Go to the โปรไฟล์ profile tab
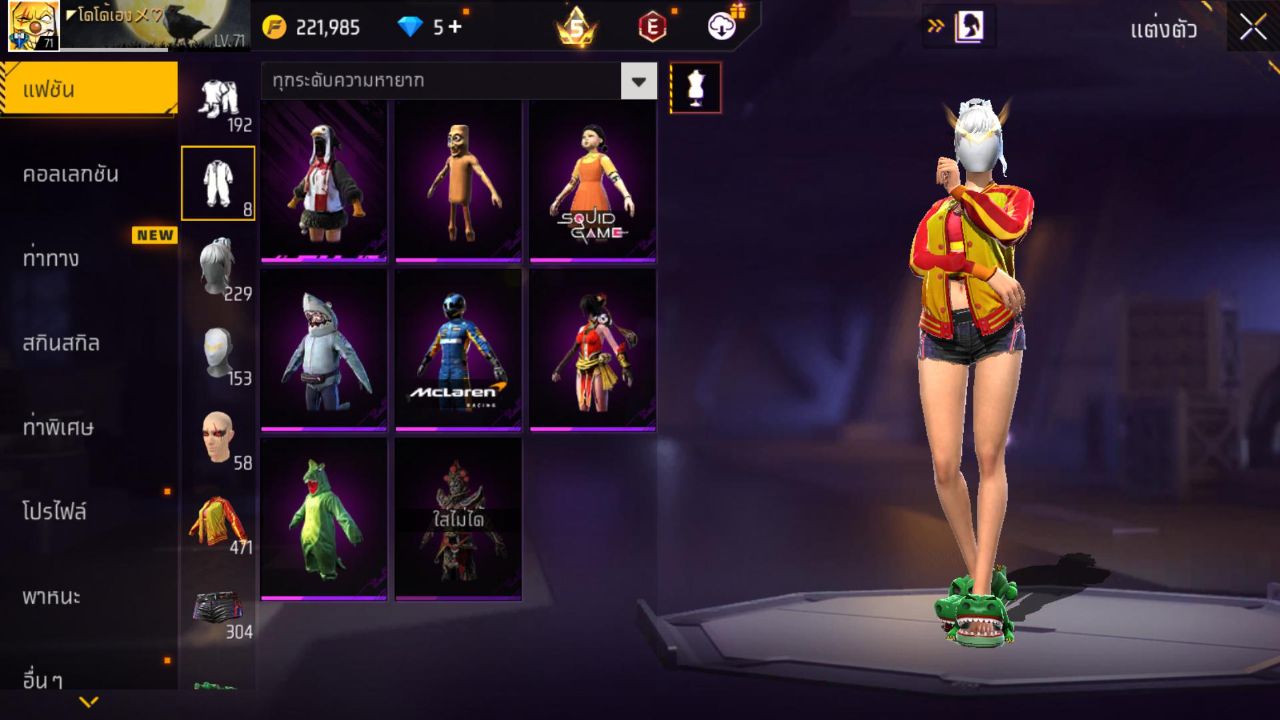This screenshot has height=720, width=1280. tap(88, 512)
